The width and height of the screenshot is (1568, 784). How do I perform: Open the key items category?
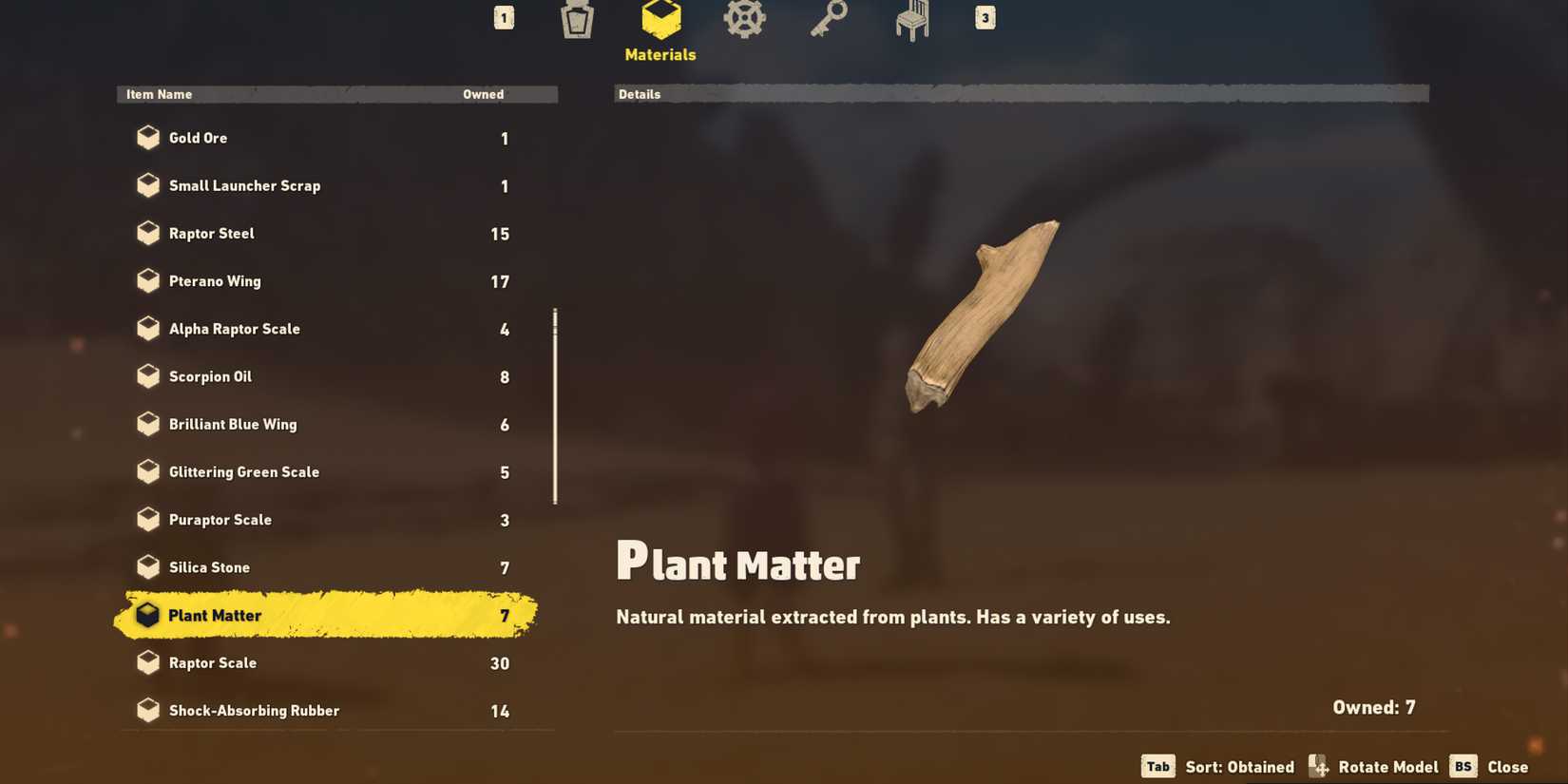coord(827,19)
